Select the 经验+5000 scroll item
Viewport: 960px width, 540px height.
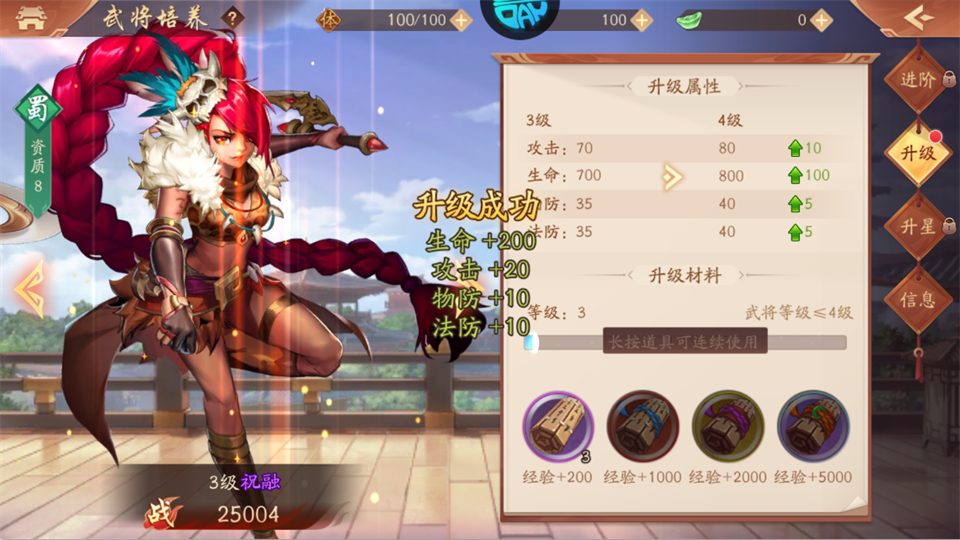click(x=813, y=426)
